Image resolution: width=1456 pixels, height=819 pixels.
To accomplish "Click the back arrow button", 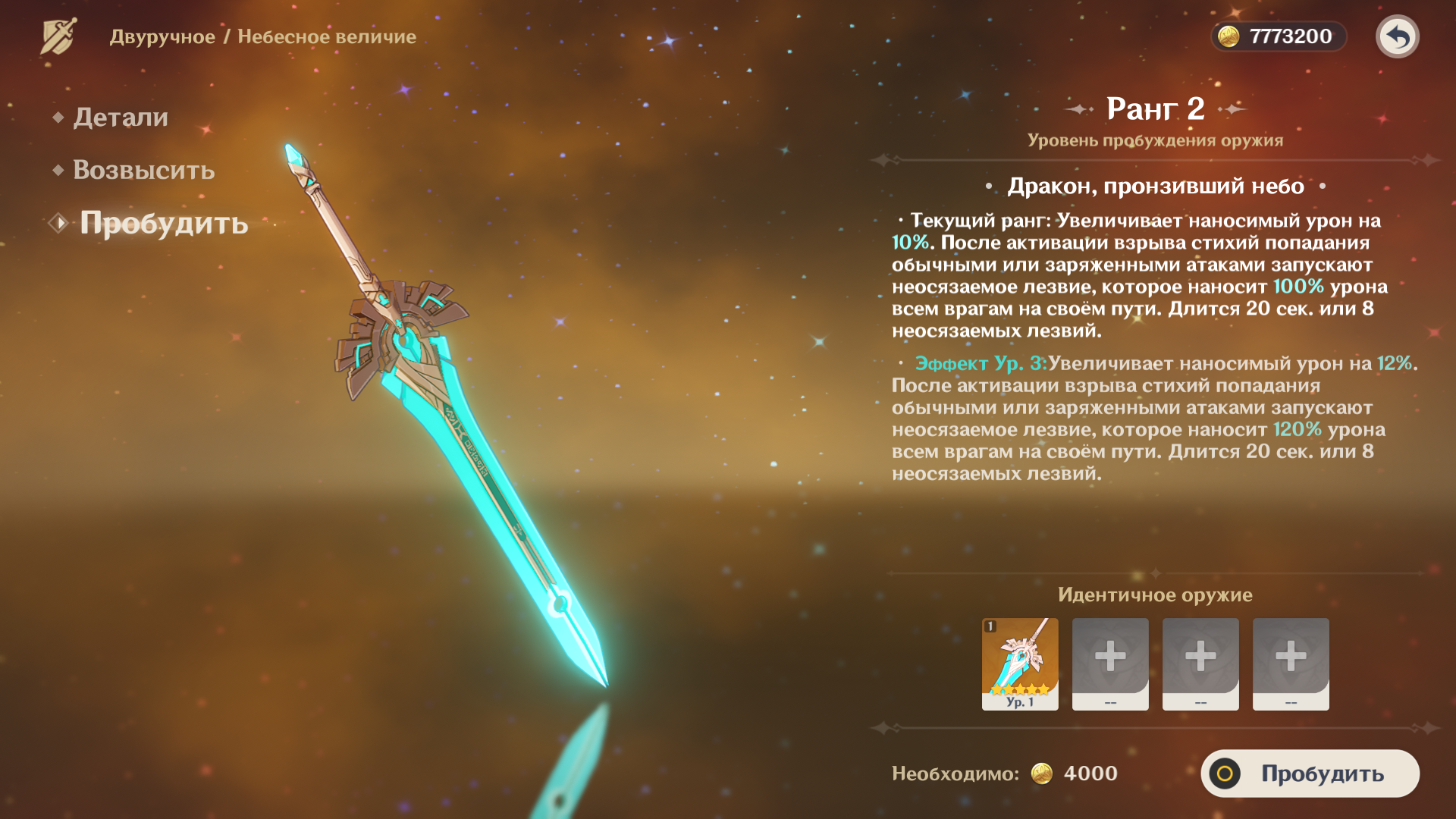I will click(x=1397, y=36).
